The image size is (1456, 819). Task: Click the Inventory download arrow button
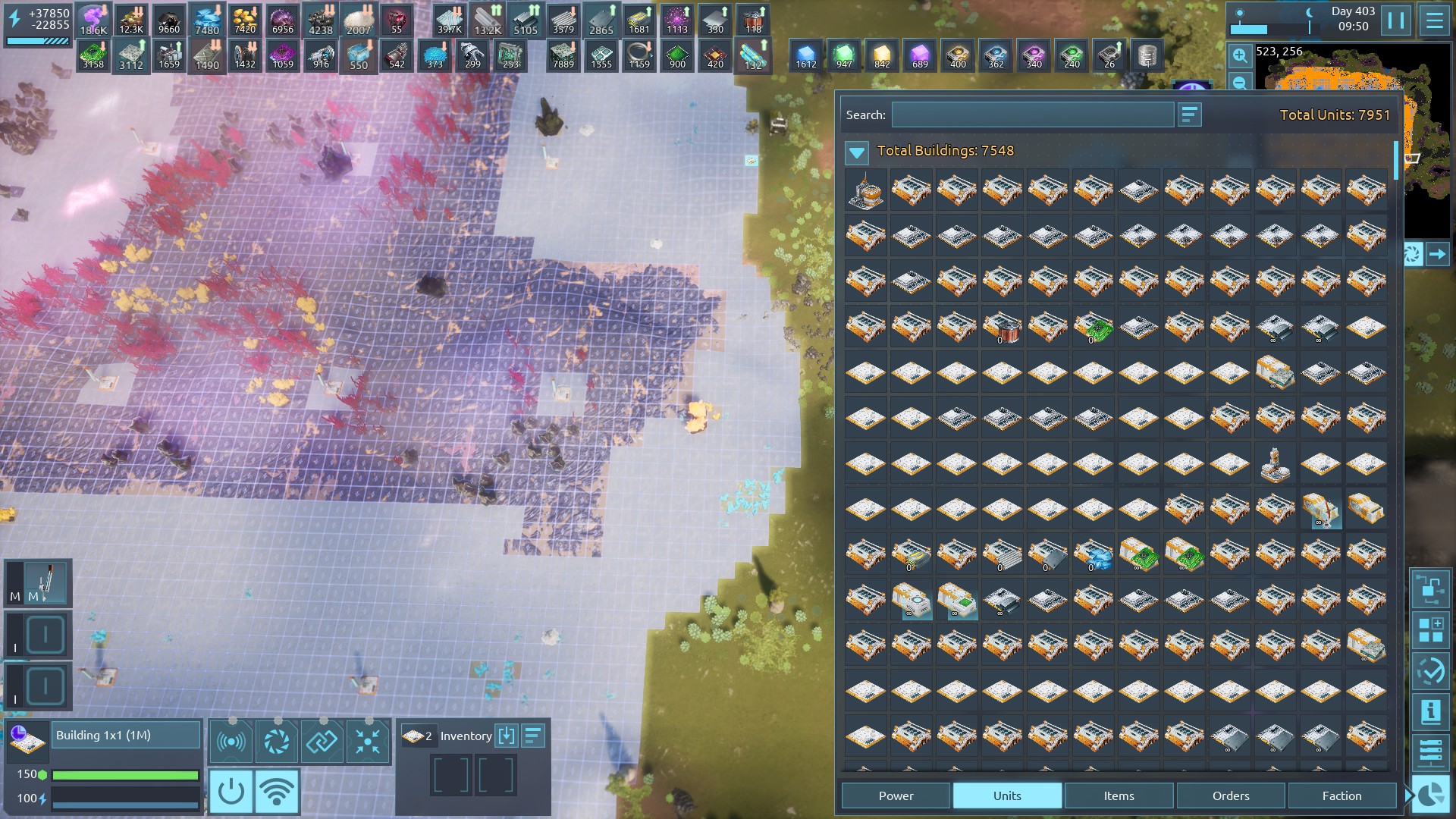(506, 736)
